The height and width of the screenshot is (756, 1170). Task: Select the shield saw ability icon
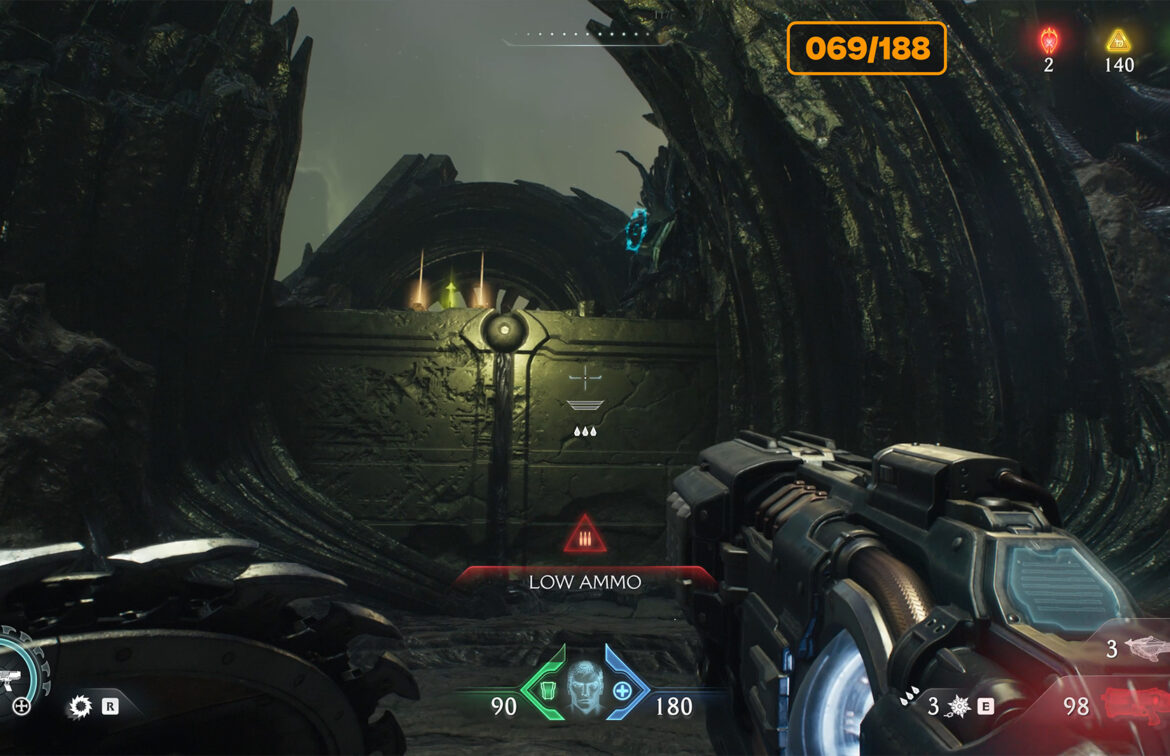point(79,708)
